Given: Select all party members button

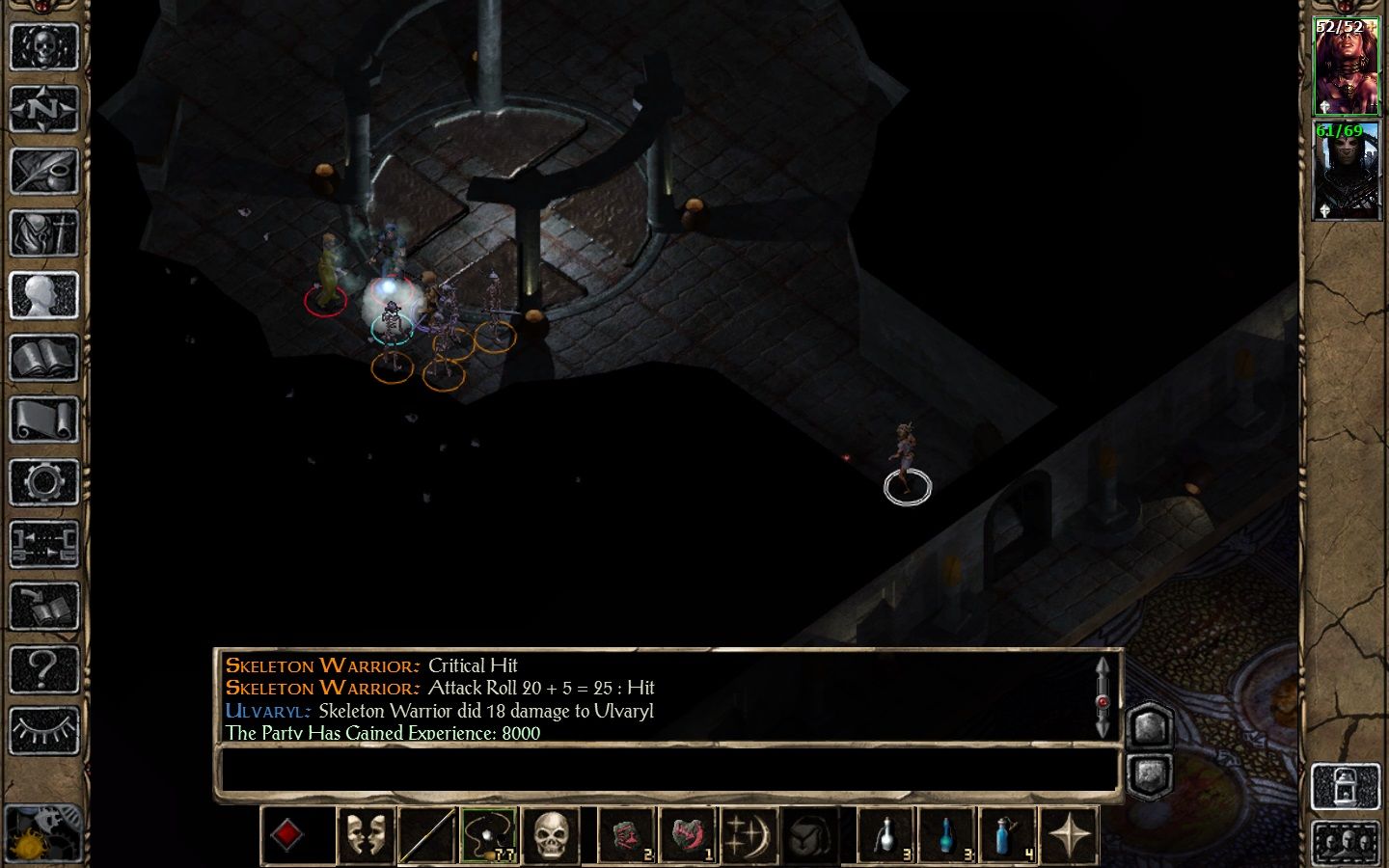Looking at the screenshot, I should [1346, 842].
